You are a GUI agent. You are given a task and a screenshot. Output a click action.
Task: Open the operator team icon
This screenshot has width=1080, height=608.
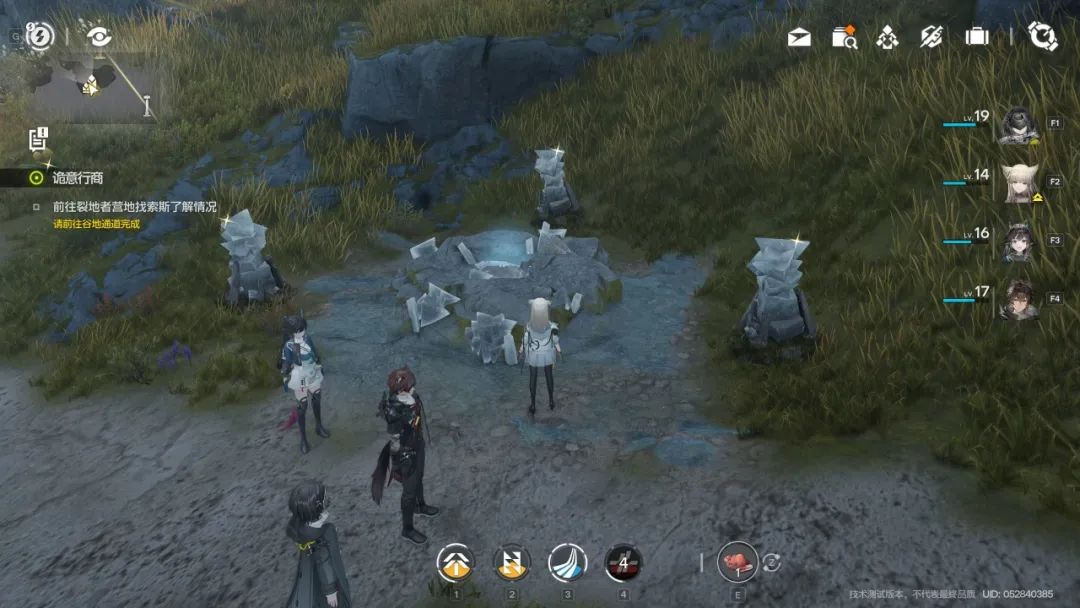point(887,38)
